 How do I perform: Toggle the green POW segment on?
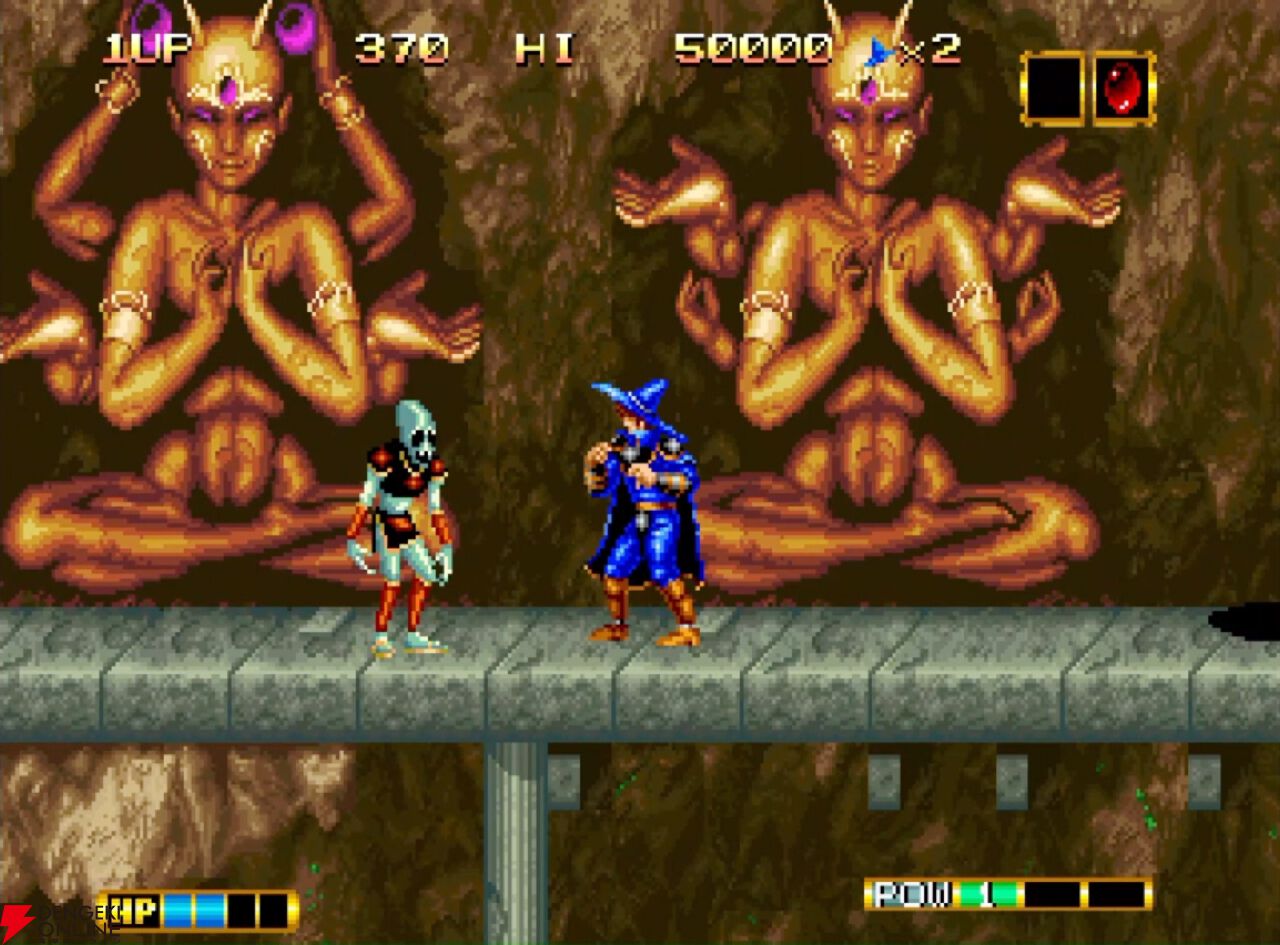point(988,893)
